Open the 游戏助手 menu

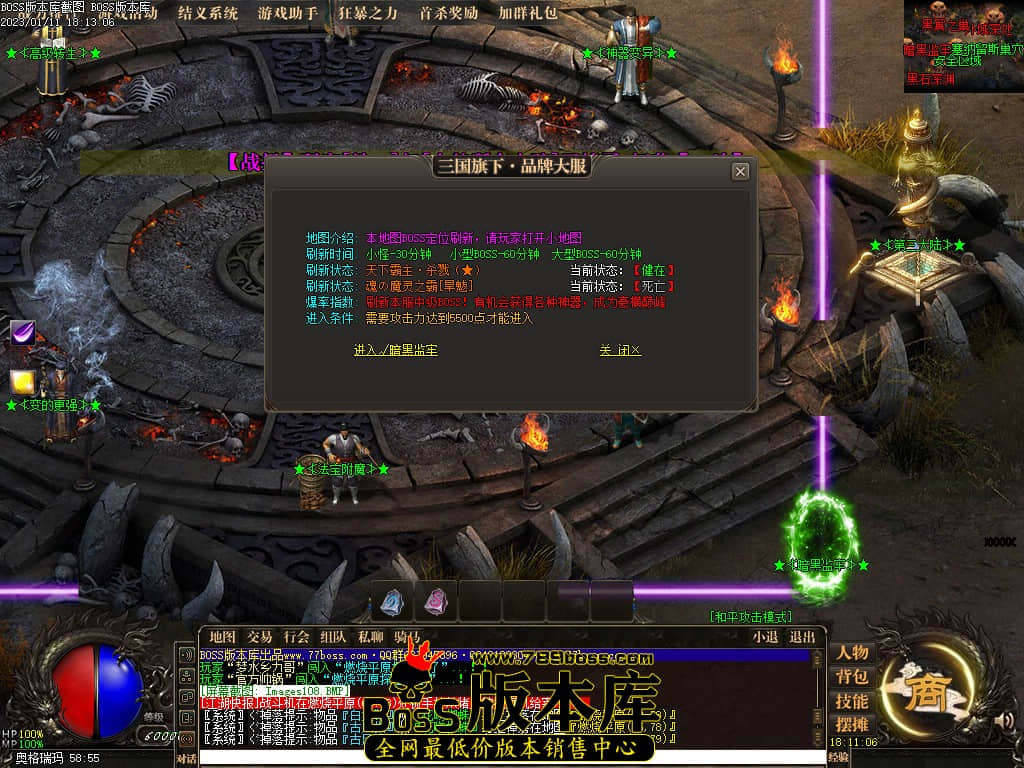click(288, 13)
